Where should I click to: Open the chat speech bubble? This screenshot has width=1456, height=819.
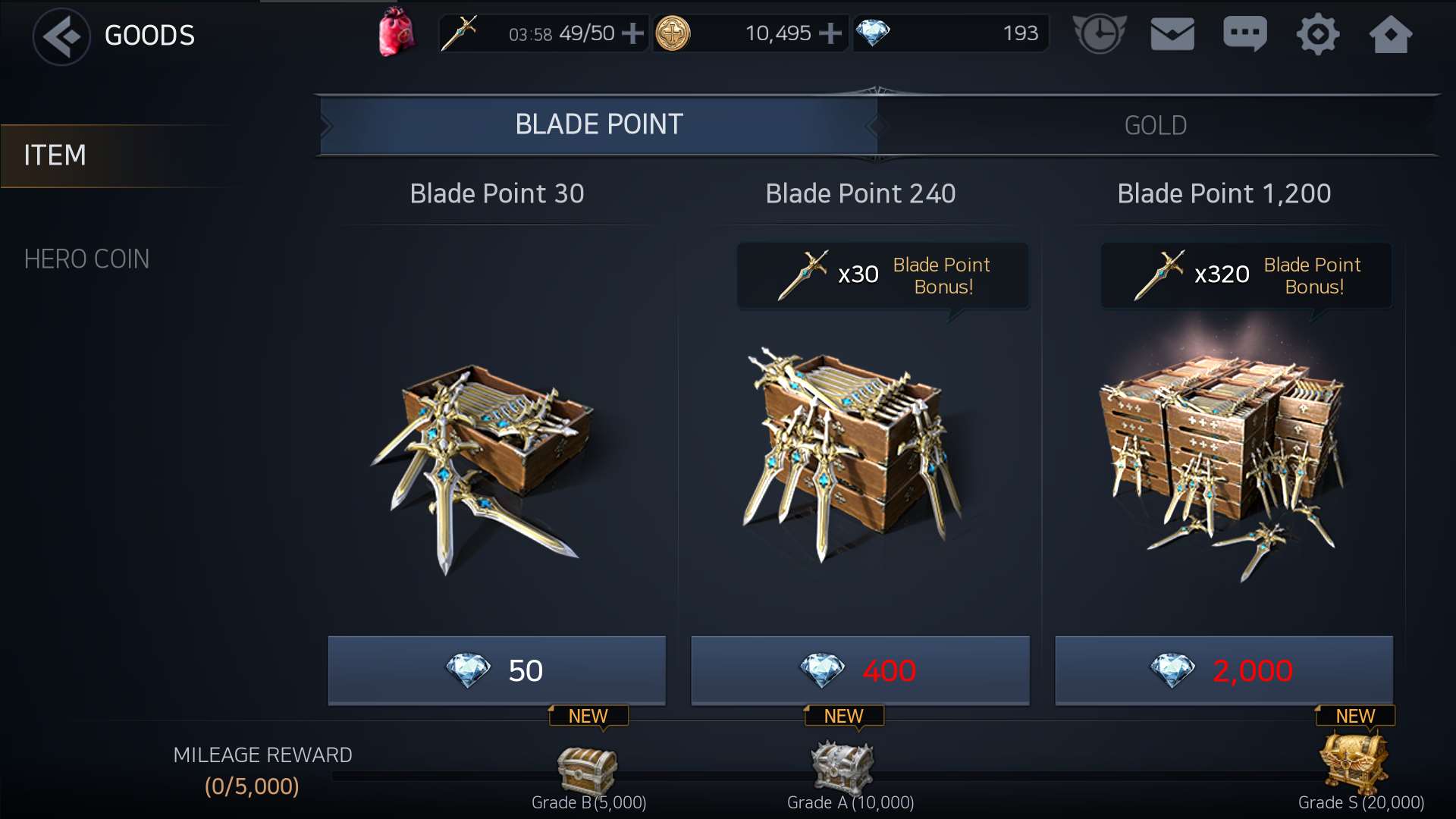[x=1244, y=34]
